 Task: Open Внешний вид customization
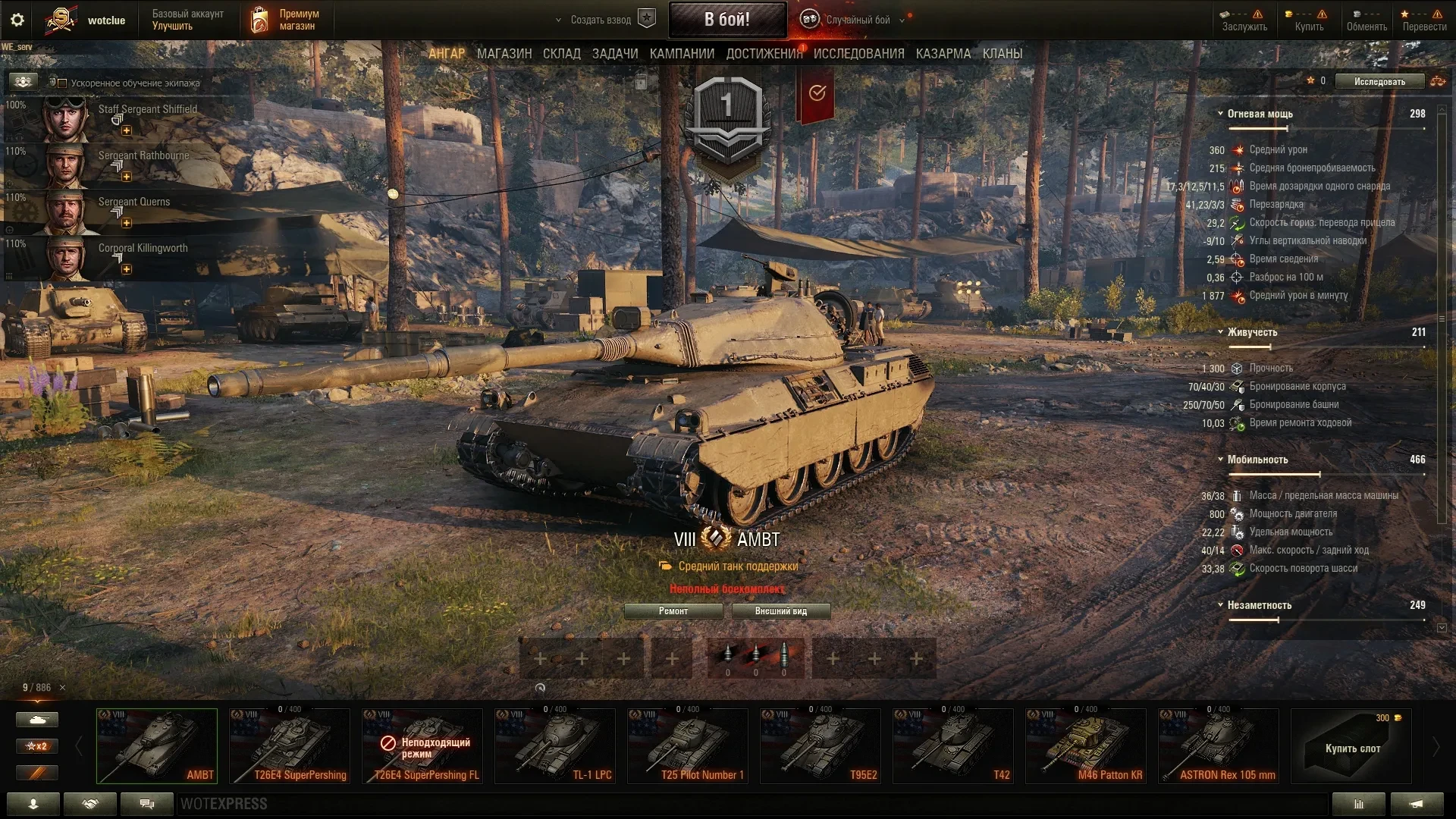click(x=780, y=611)
